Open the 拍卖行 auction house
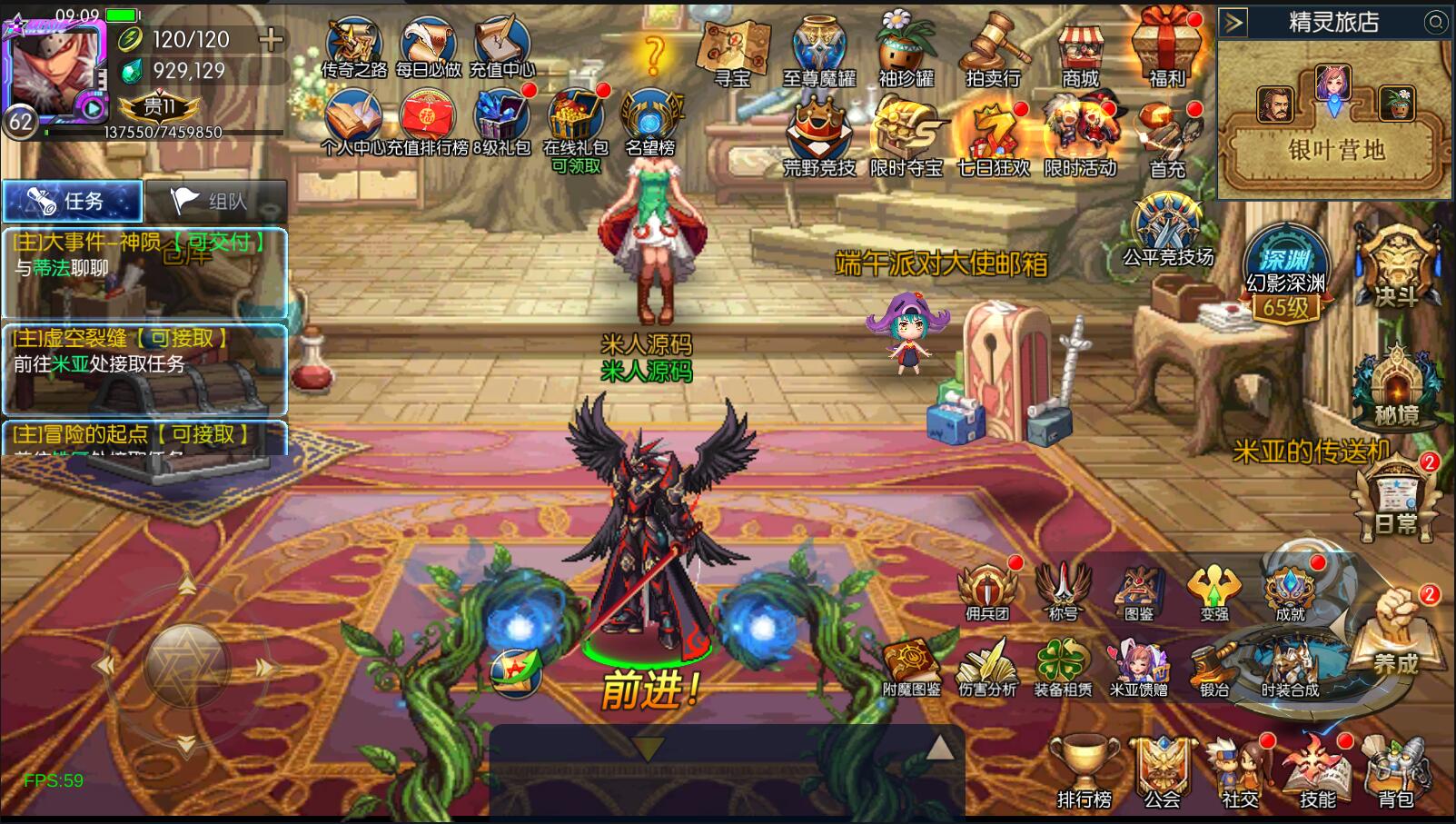1456x824 pixels. point(993,52)
